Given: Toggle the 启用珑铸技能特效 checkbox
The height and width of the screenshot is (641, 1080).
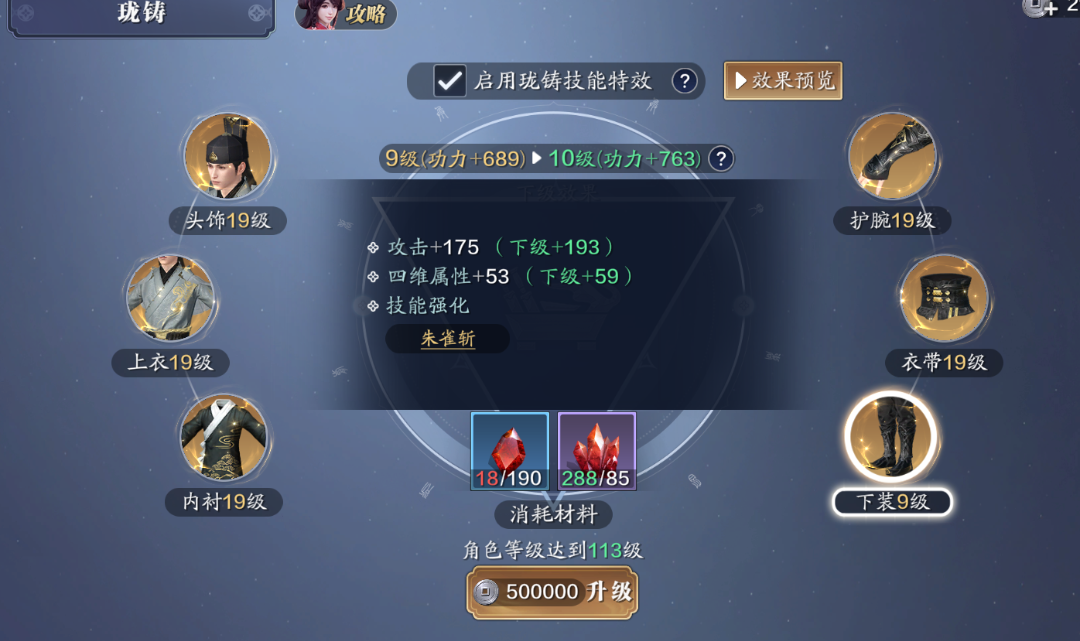Looking at the screenshot, I should 450,81.
